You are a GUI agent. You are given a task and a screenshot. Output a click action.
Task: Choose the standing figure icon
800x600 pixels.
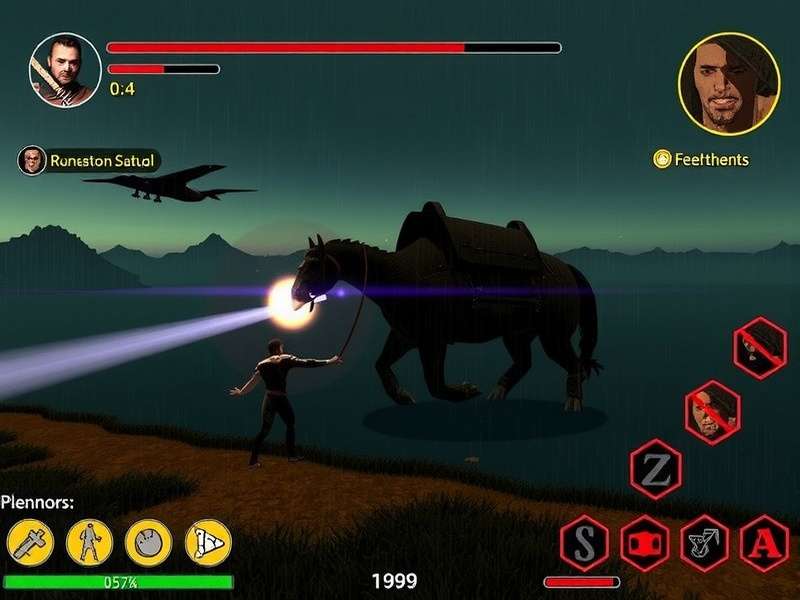point(90,543)
